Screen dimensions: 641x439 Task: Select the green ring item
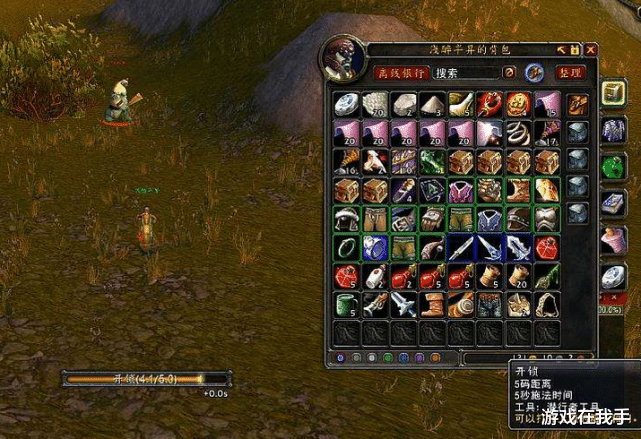pos(345,247)
